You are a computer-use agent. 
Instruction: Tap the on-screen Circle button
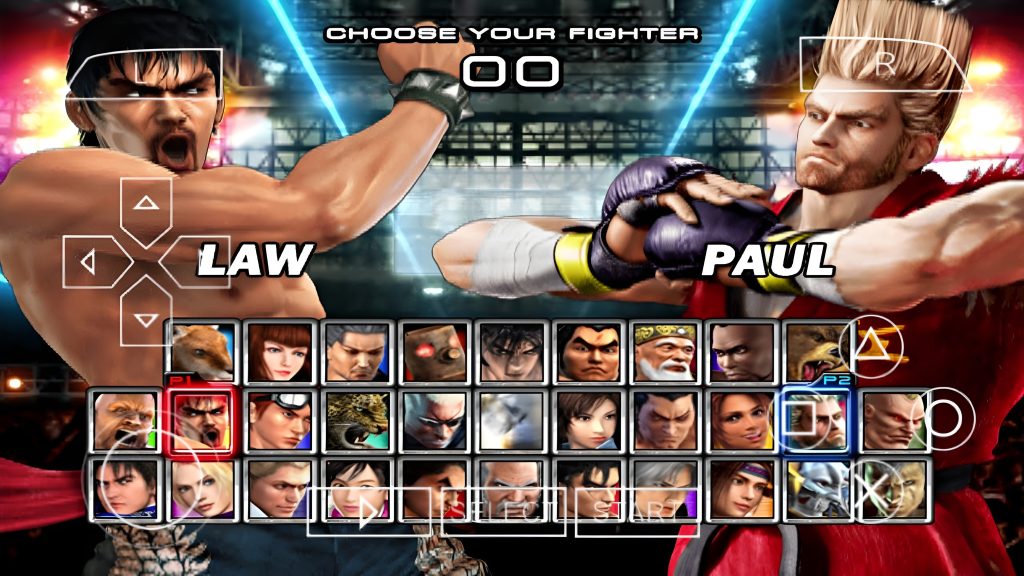coord(945,417)
